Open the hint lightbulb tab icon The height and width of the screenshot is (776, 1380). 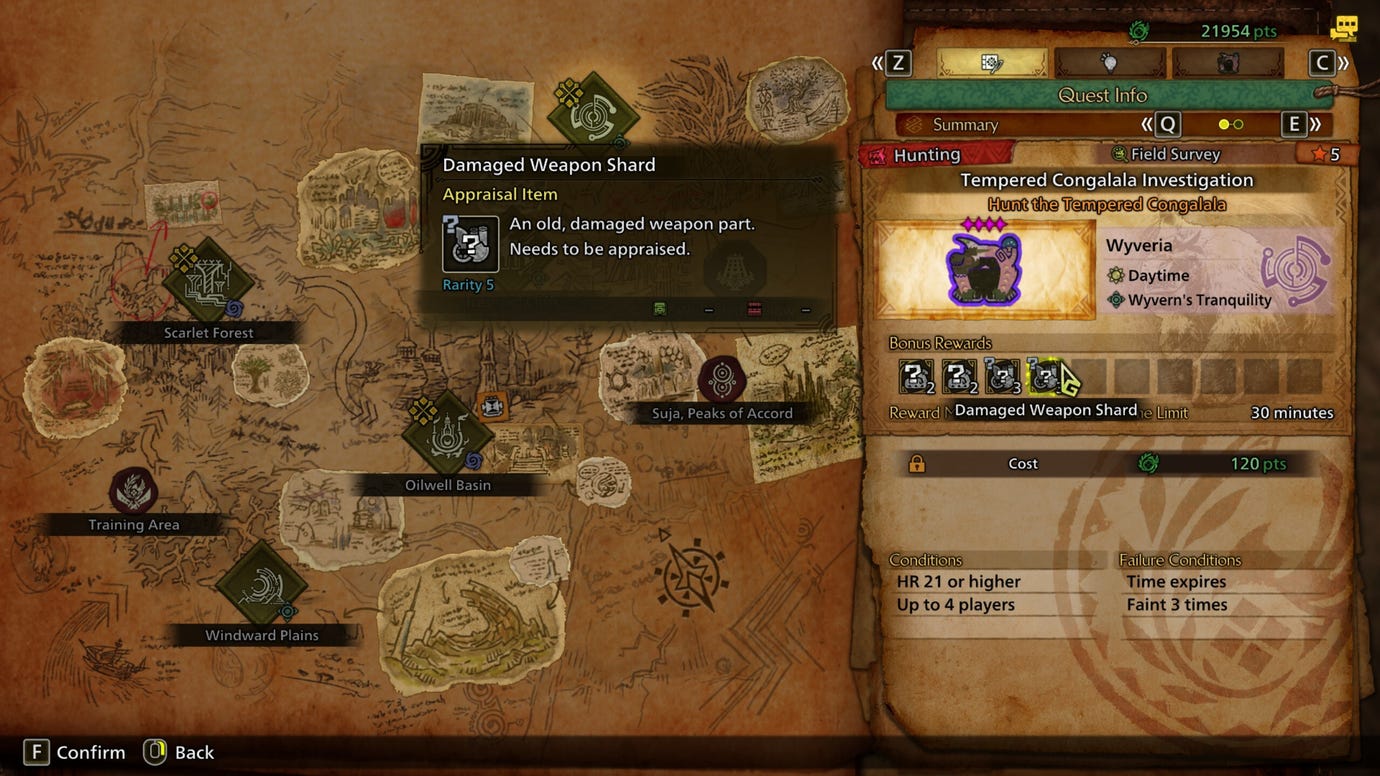1110,62
